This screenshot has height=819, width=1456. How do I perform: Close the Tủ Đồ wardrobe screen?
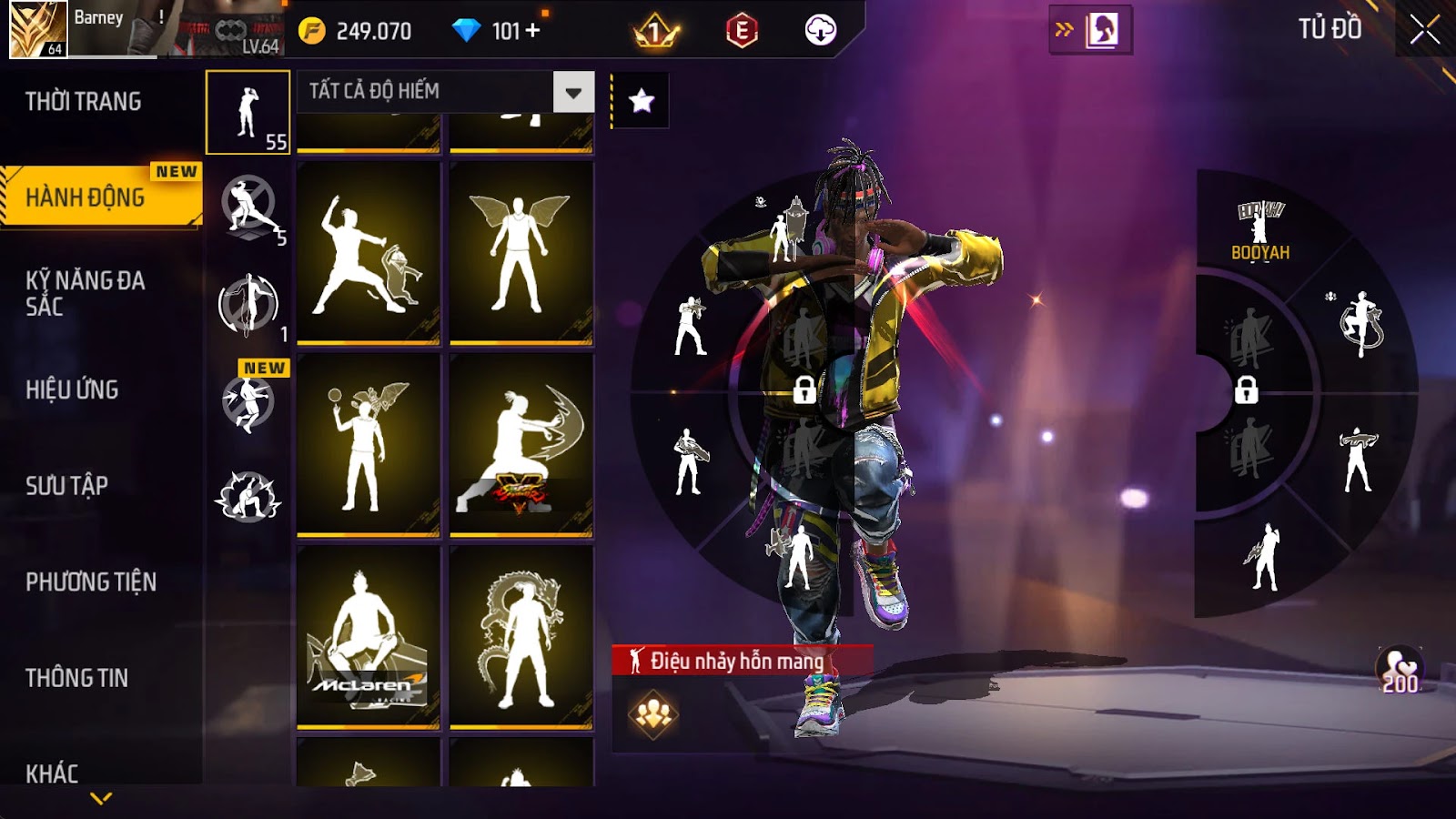pos(1424,30)
